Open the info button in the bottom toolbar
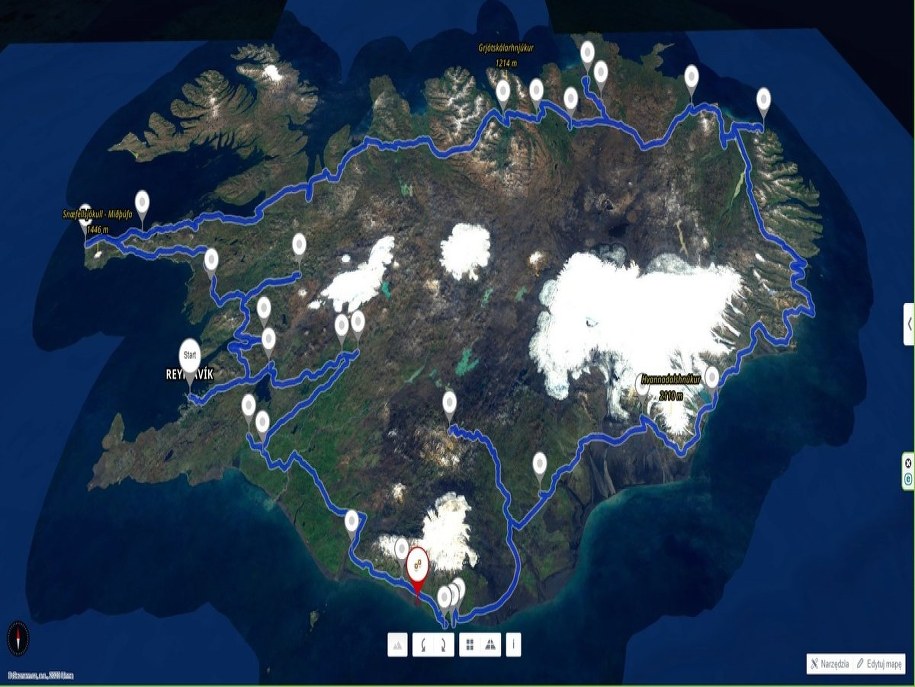The height and width of the screenshot is (687, 915). tap(514, 645)
